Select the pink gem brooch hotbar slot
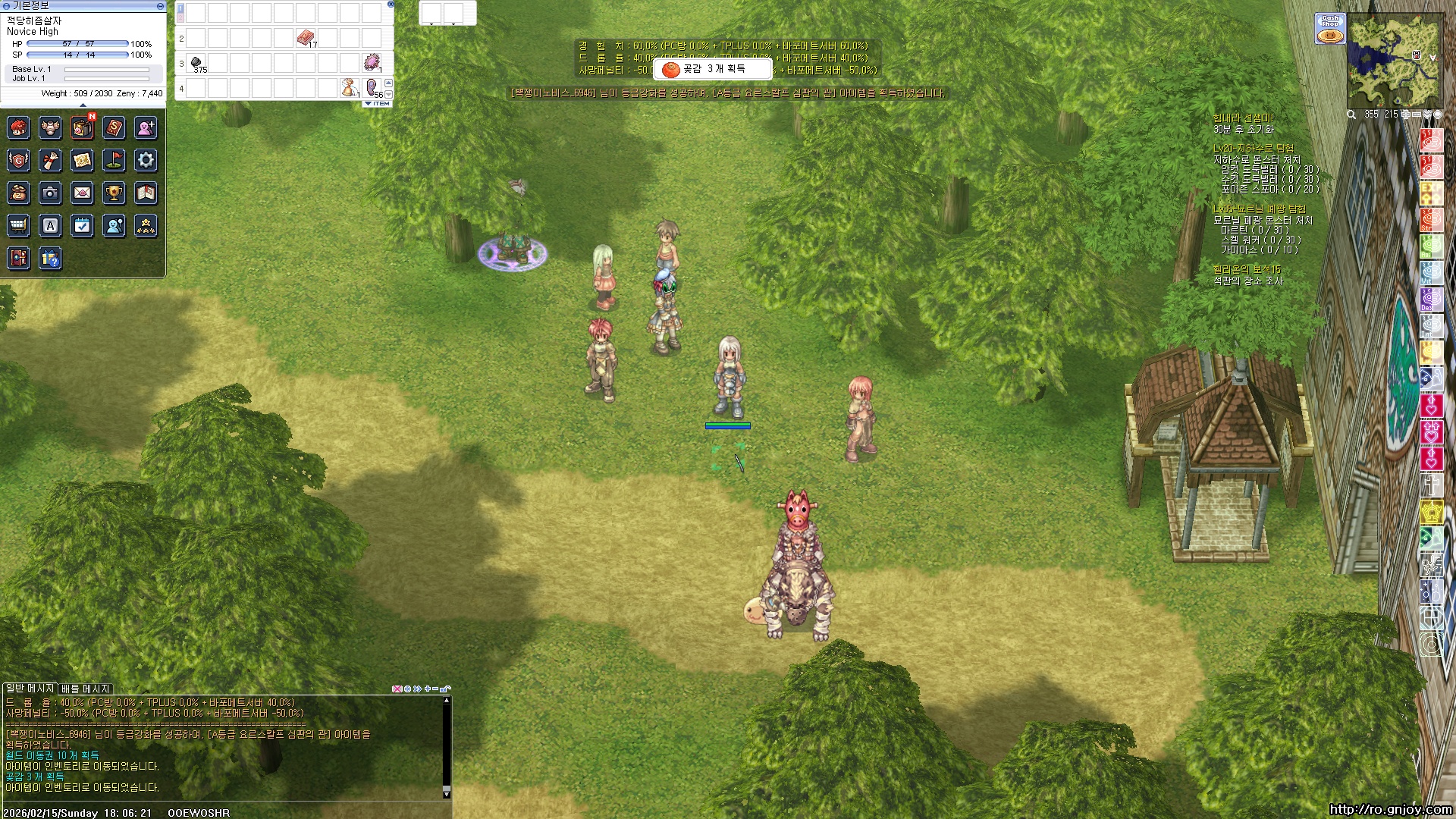The width and height of the screenshot is (1456, 819). click(372, 62)
